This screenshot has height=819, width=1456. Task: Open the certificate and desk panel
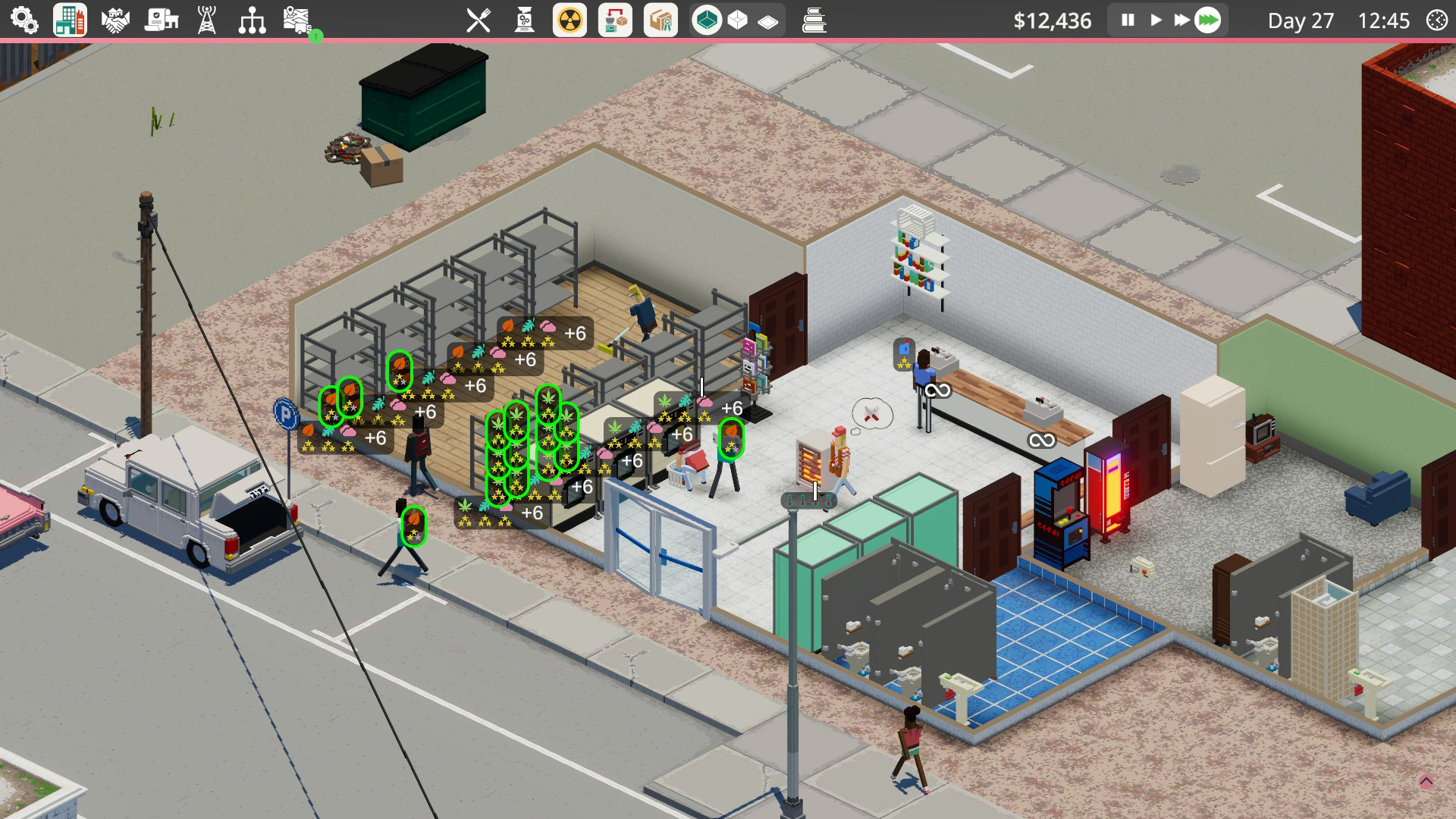161,20
